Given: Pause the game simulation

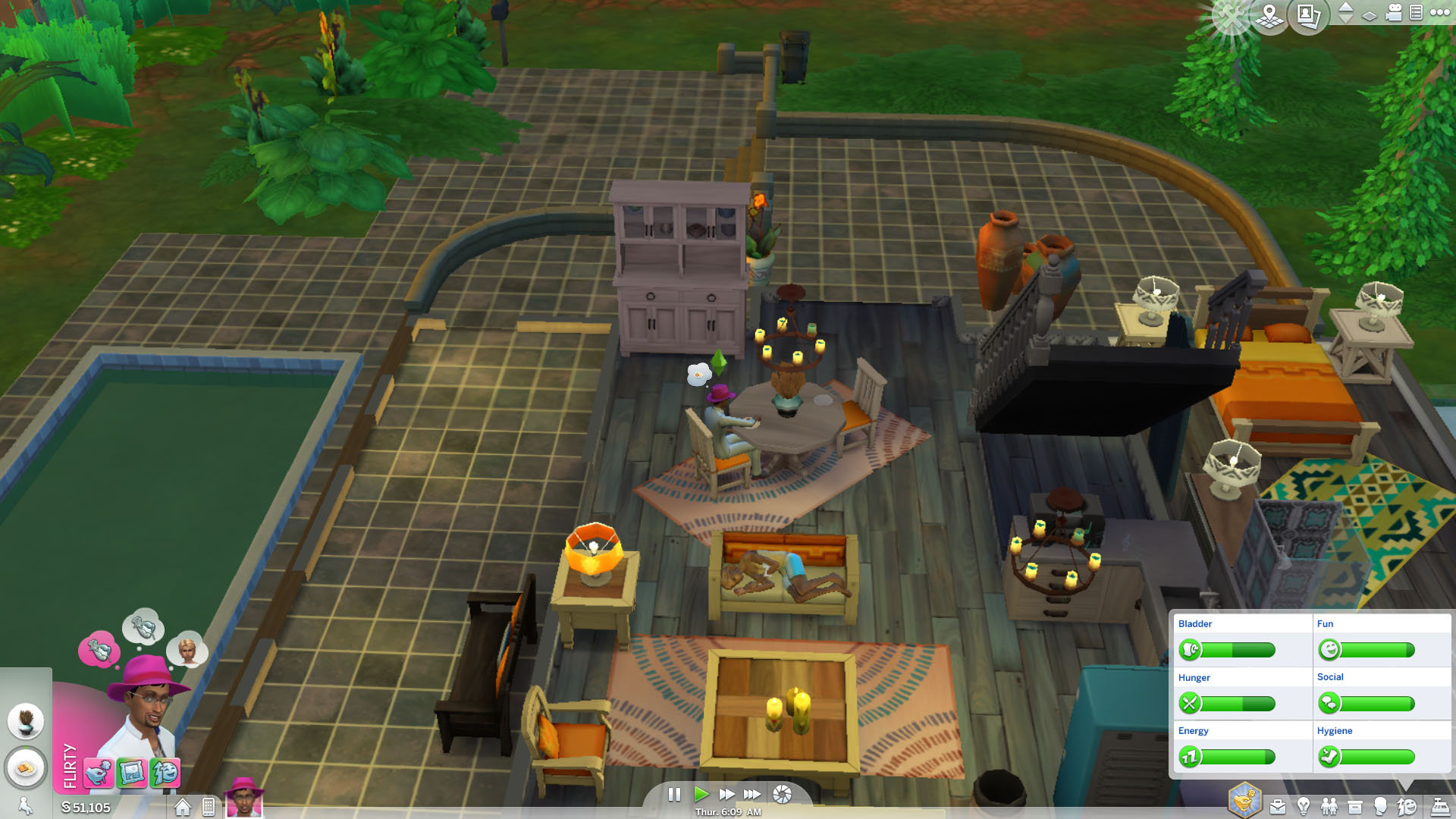Looking at the screenshot, I should tap(675, 795).
